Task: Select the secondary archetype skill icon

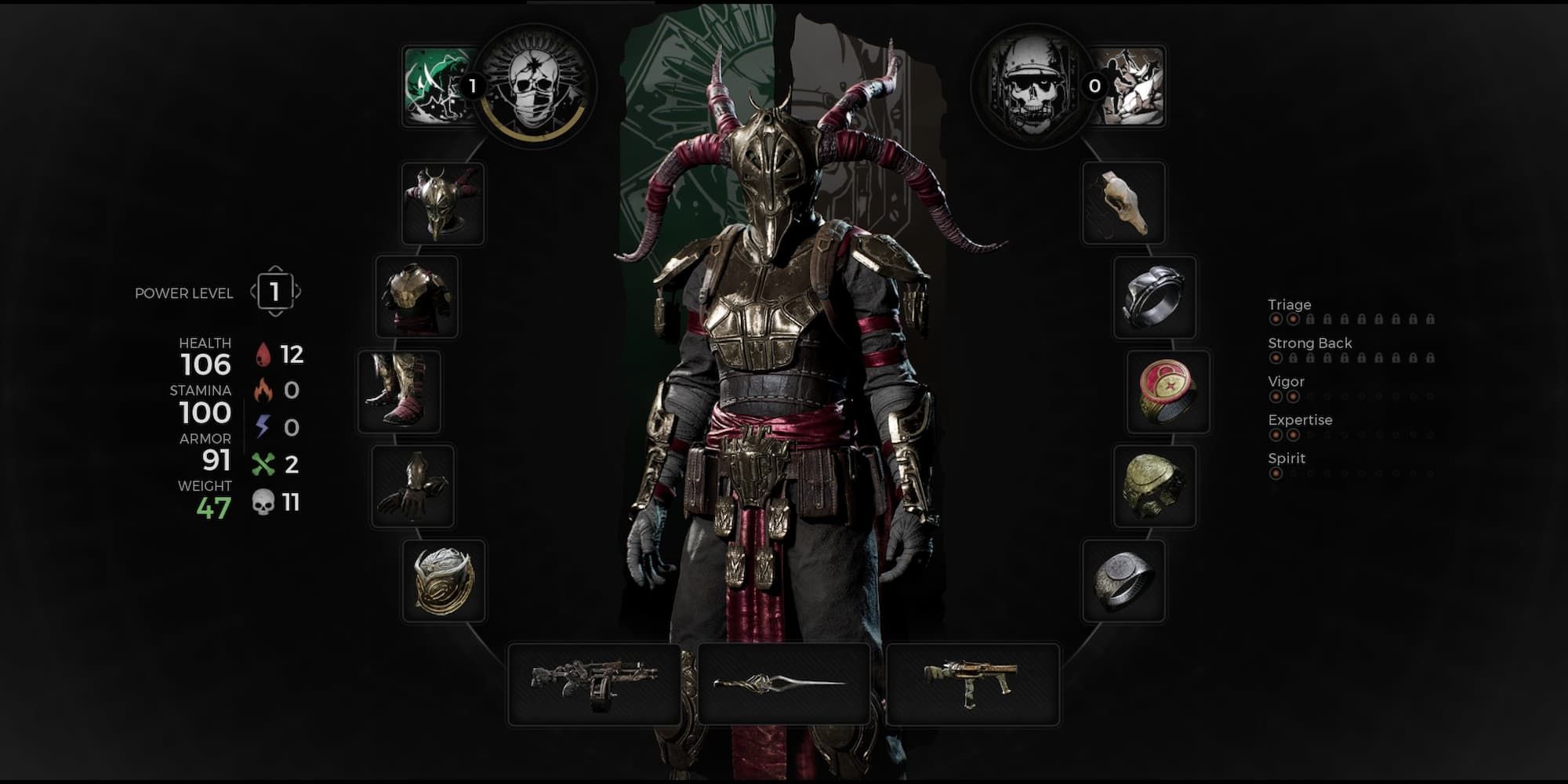Action: tap(1131, 86)
